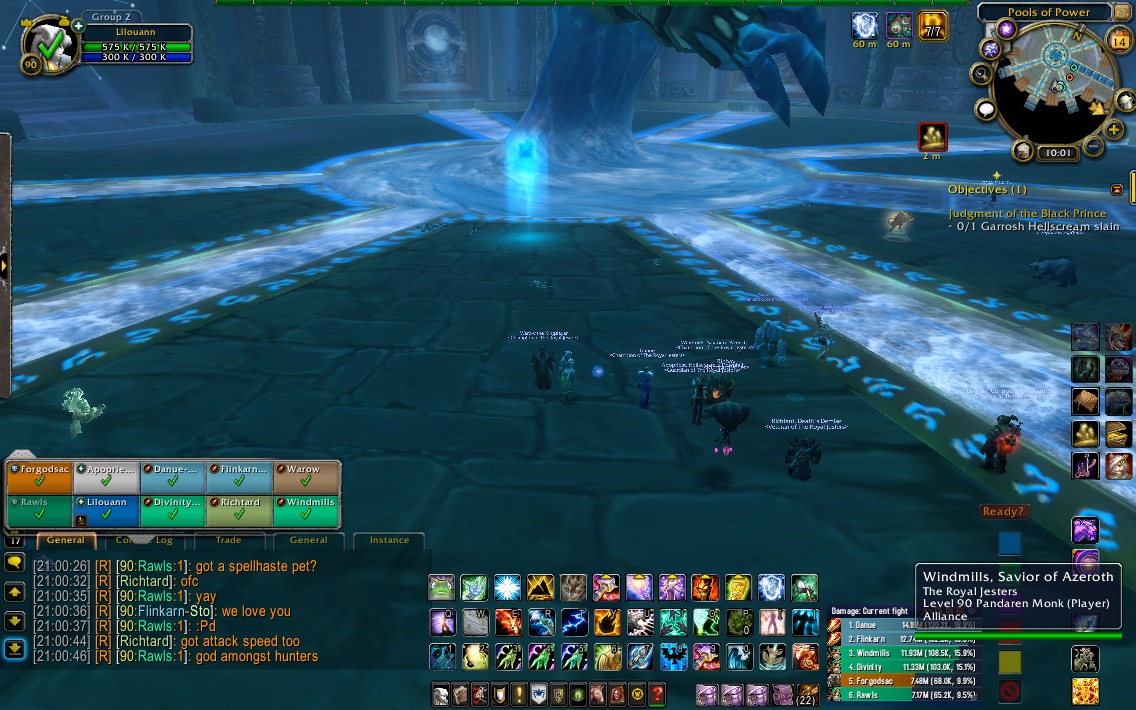Click the chat speech bubble menu button
The width and height of the screenshot is (1136, 710).
tap(14, 563)
